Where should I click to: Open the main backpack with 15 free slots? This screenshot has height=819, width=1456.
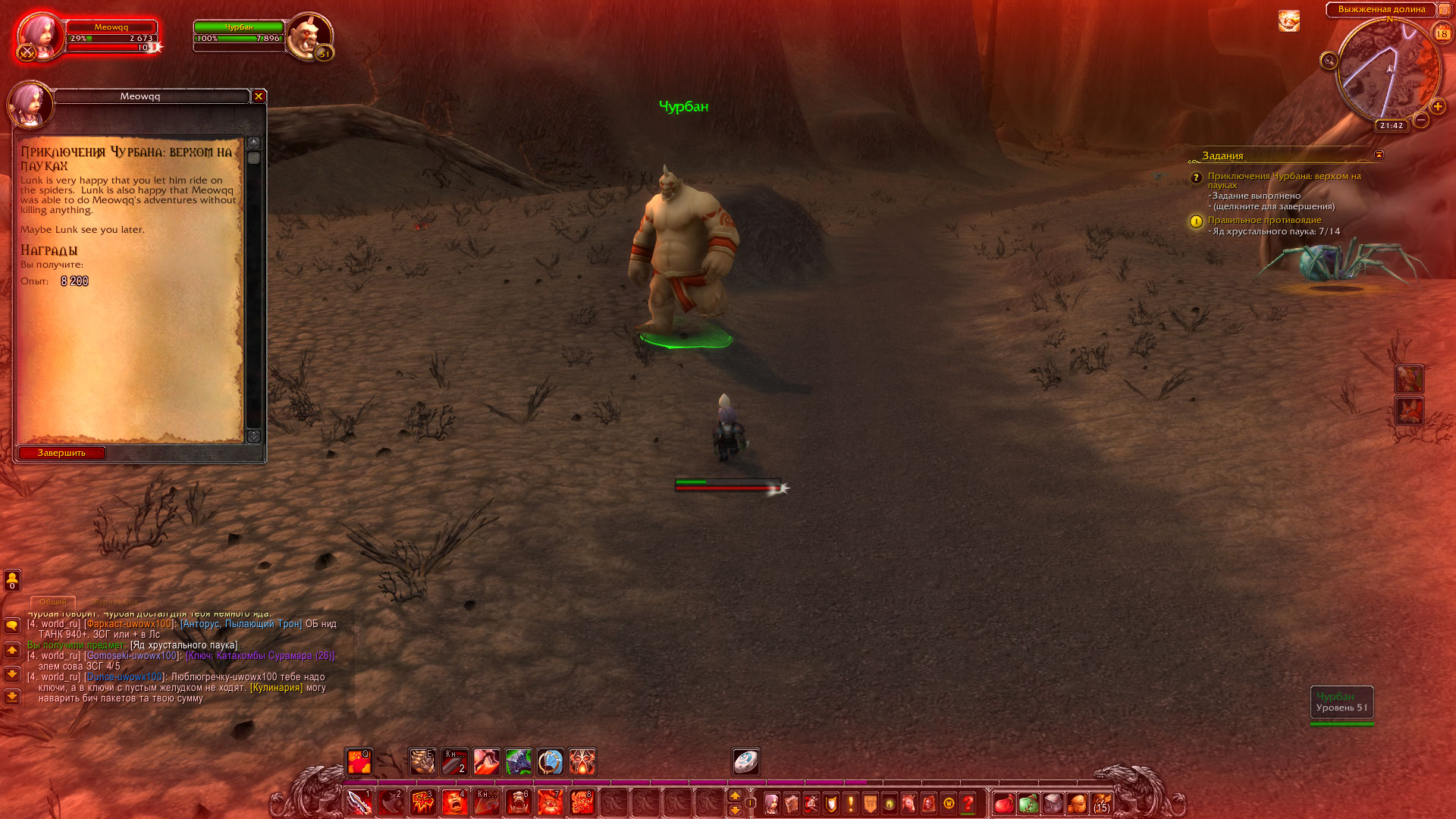coord(1101,803)
